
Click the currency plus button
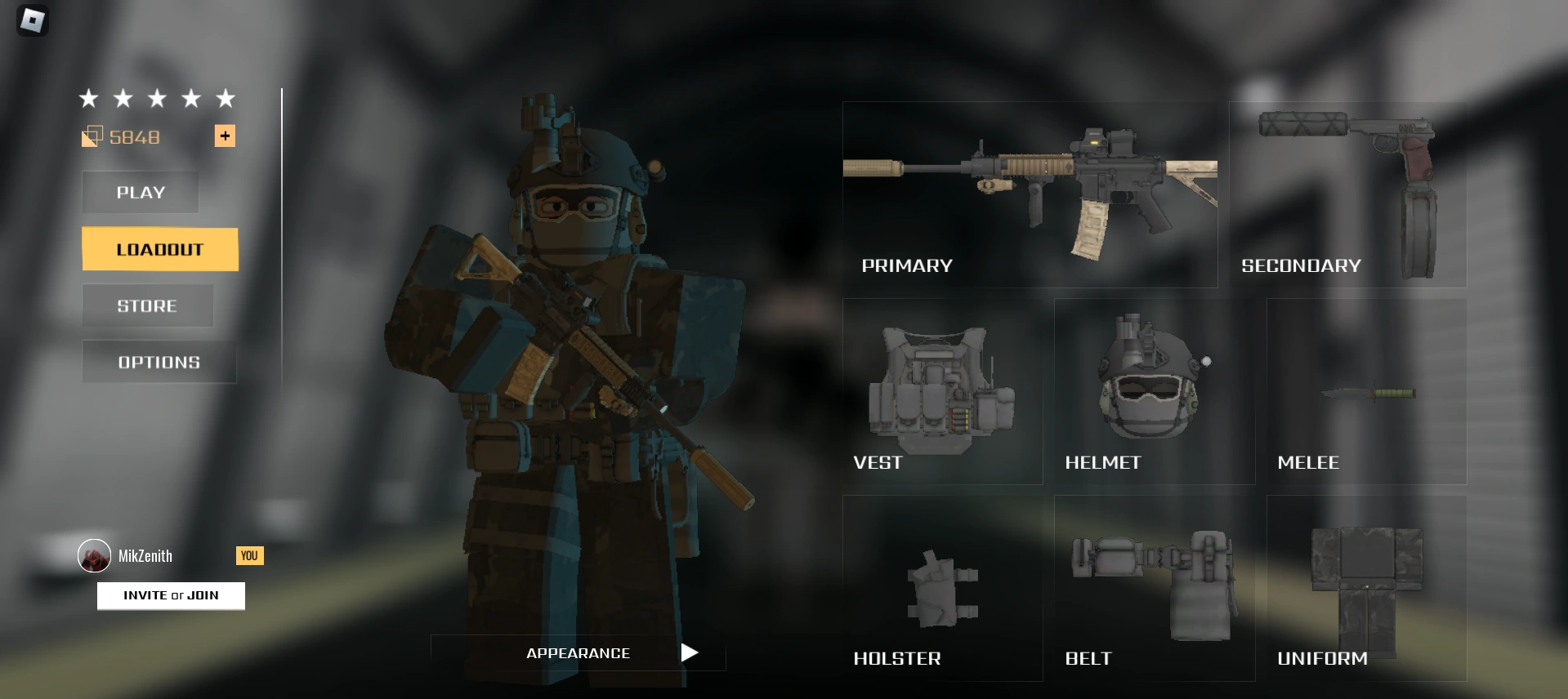pyautogui.click(x=226, y=136)
